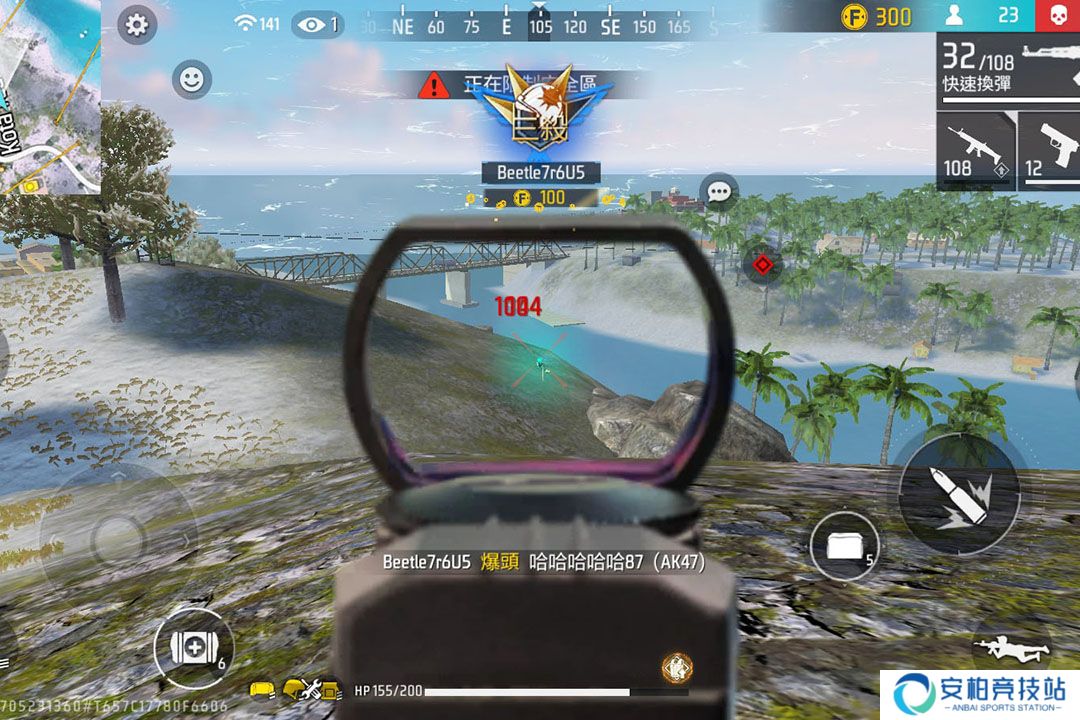Viewport: 1080px width, 720px height.
Task: Tap the spectator eye counter
Action: pyautogui.click(x=318, y=24)
